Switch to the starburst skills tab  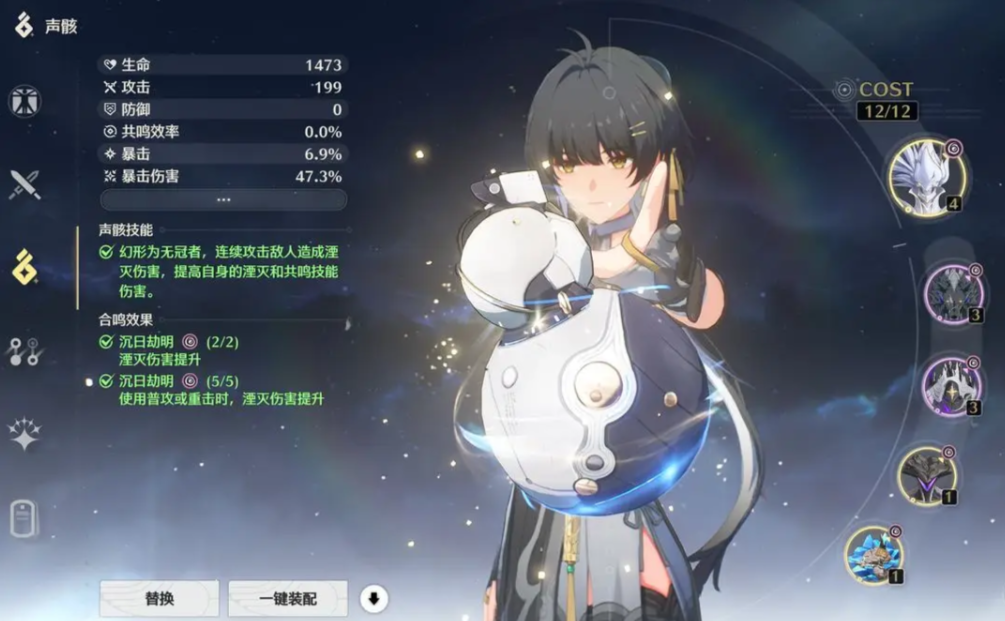24,434
